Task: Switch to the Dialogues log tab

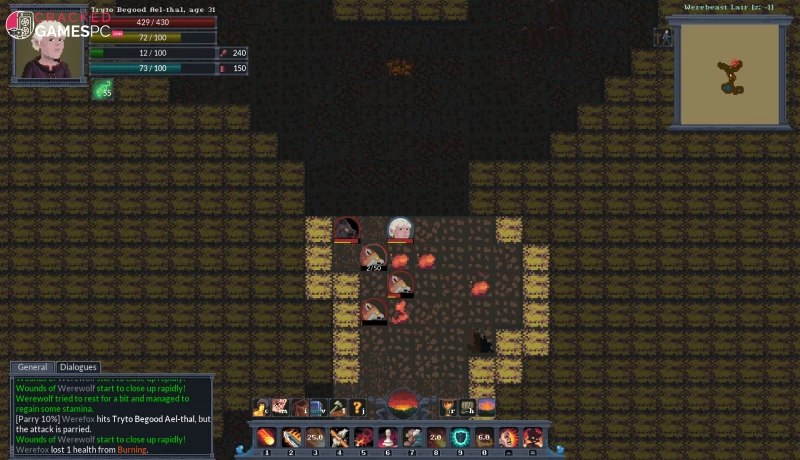Action: 78,367
